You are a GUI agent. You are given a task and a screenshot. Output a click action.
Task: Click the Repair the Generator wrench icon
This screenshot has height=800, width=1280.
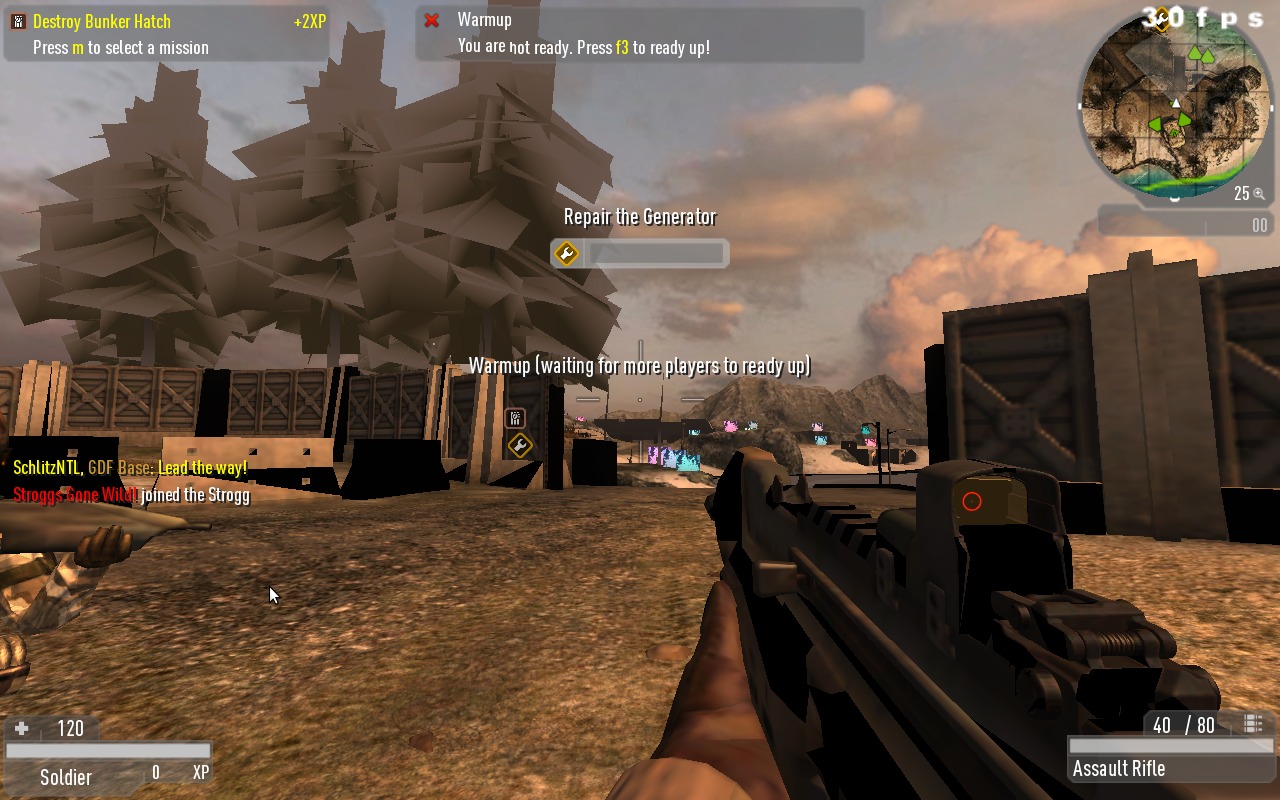click(x=566, y=254)
